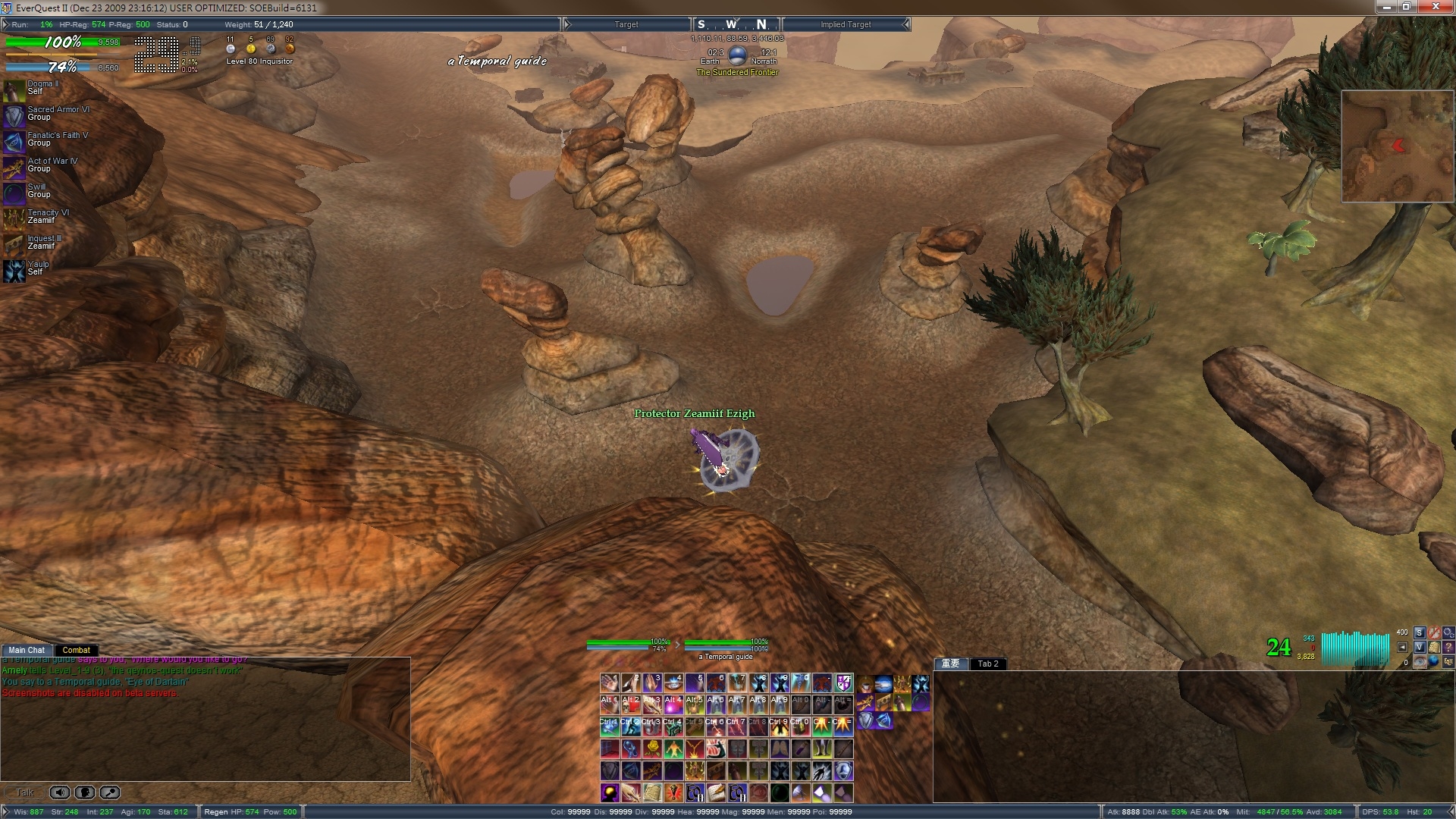Close the EverQuest II window
This screenshot has width=1456, height=819.
click(x=1436, y=7)
